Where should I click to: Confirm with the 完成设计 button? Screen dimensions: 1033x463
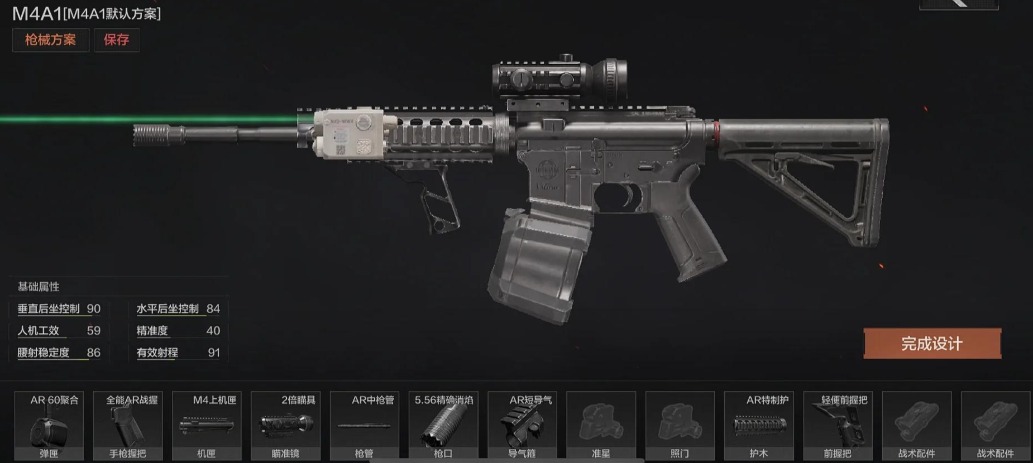(932, 344)
